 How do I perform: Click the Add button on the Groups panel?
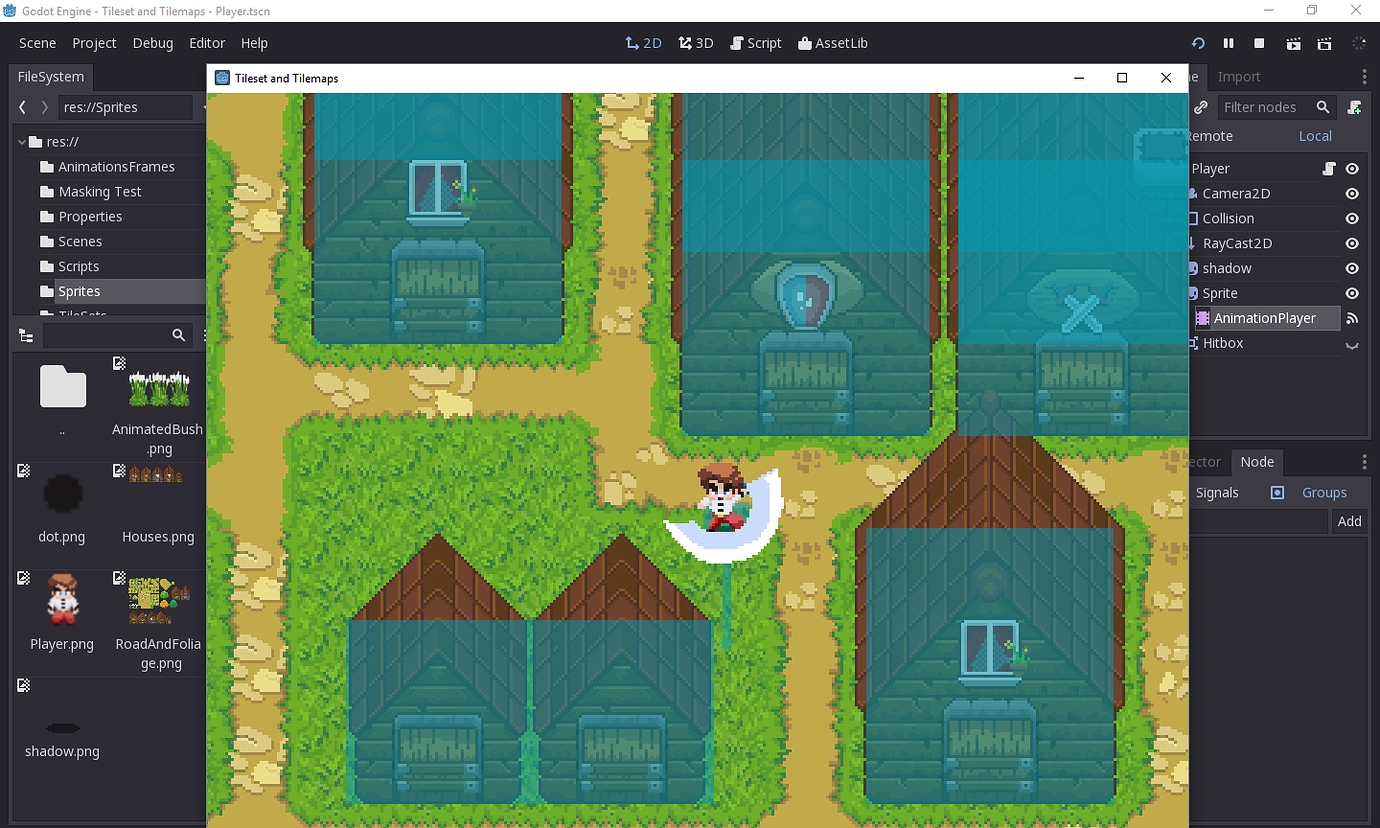pos(1349,521)
